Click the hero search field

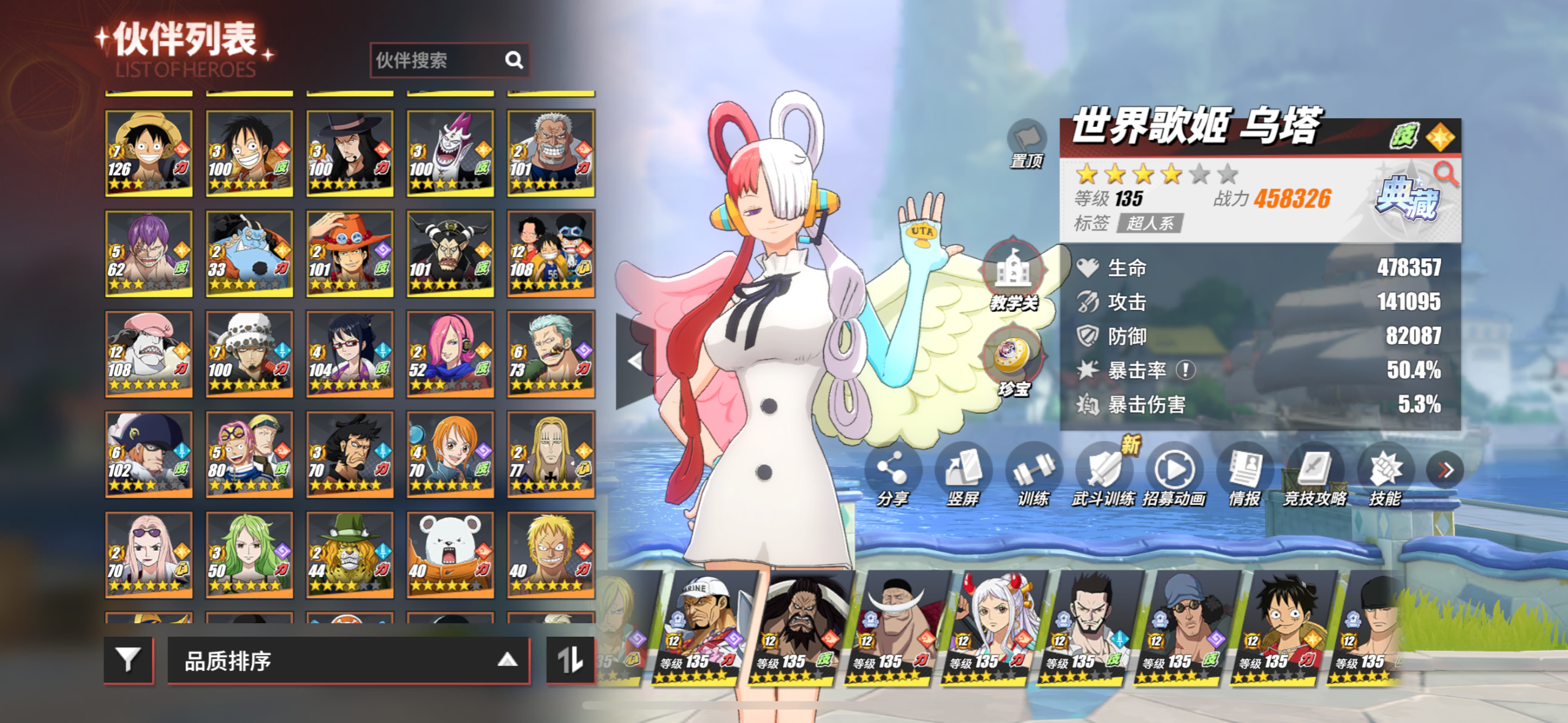(x=438, y=60)
